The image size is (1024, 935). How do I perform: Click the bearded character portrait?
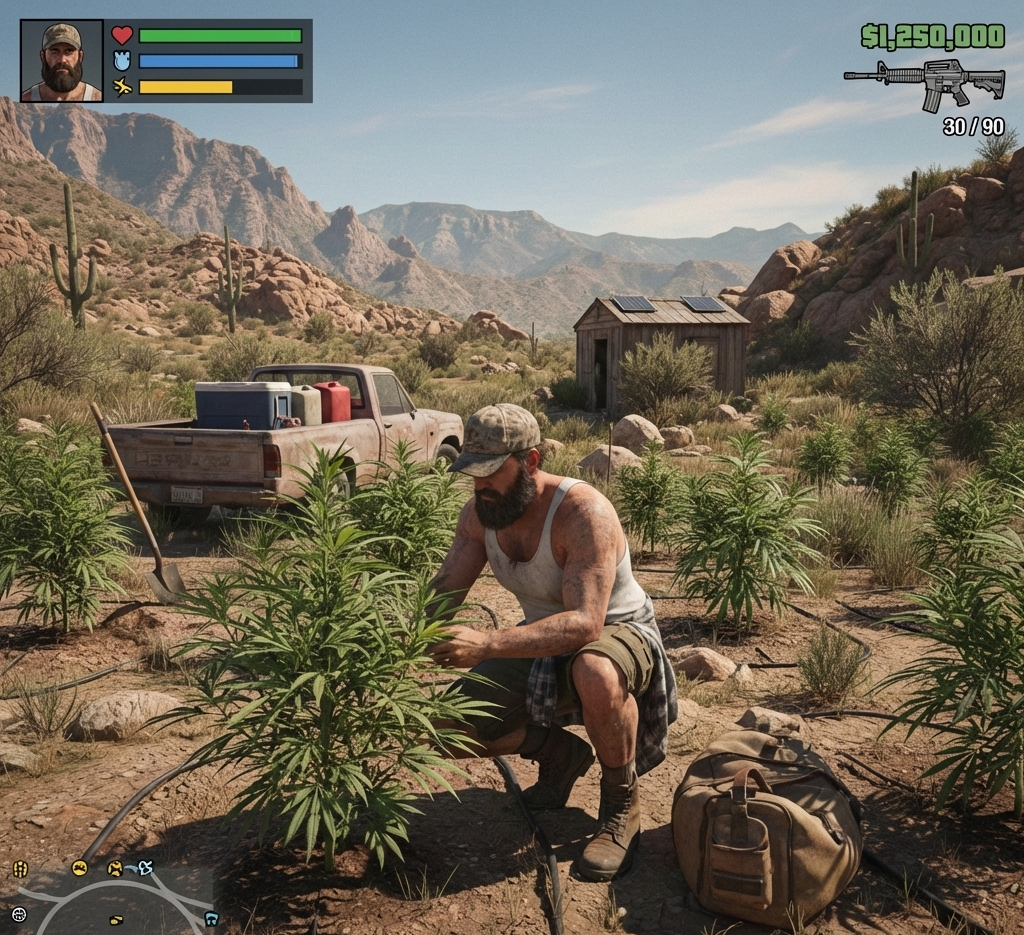coord(62,61)
